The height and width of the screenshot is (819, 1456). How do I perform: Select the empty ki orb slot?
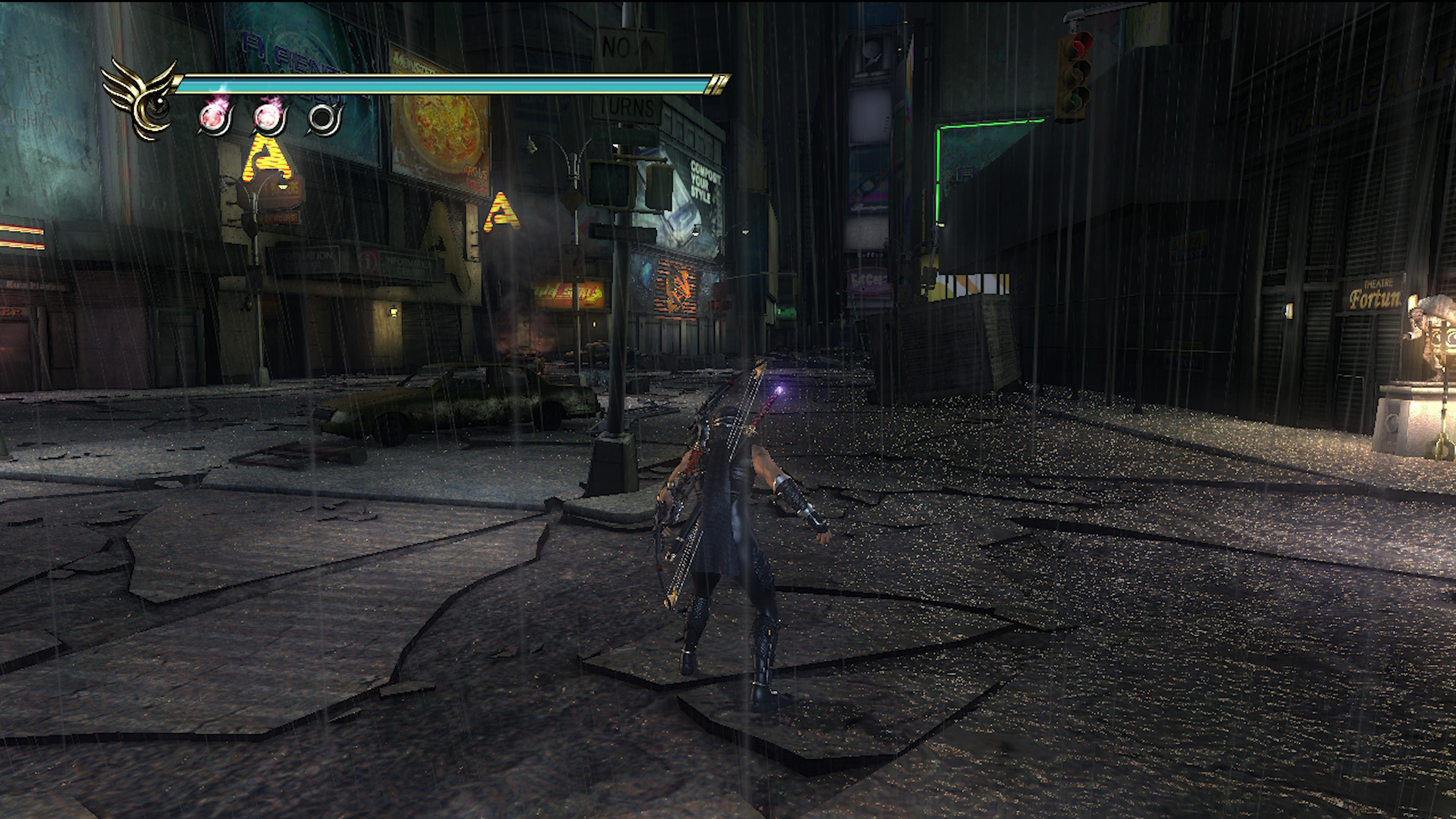tap(325, 118)
